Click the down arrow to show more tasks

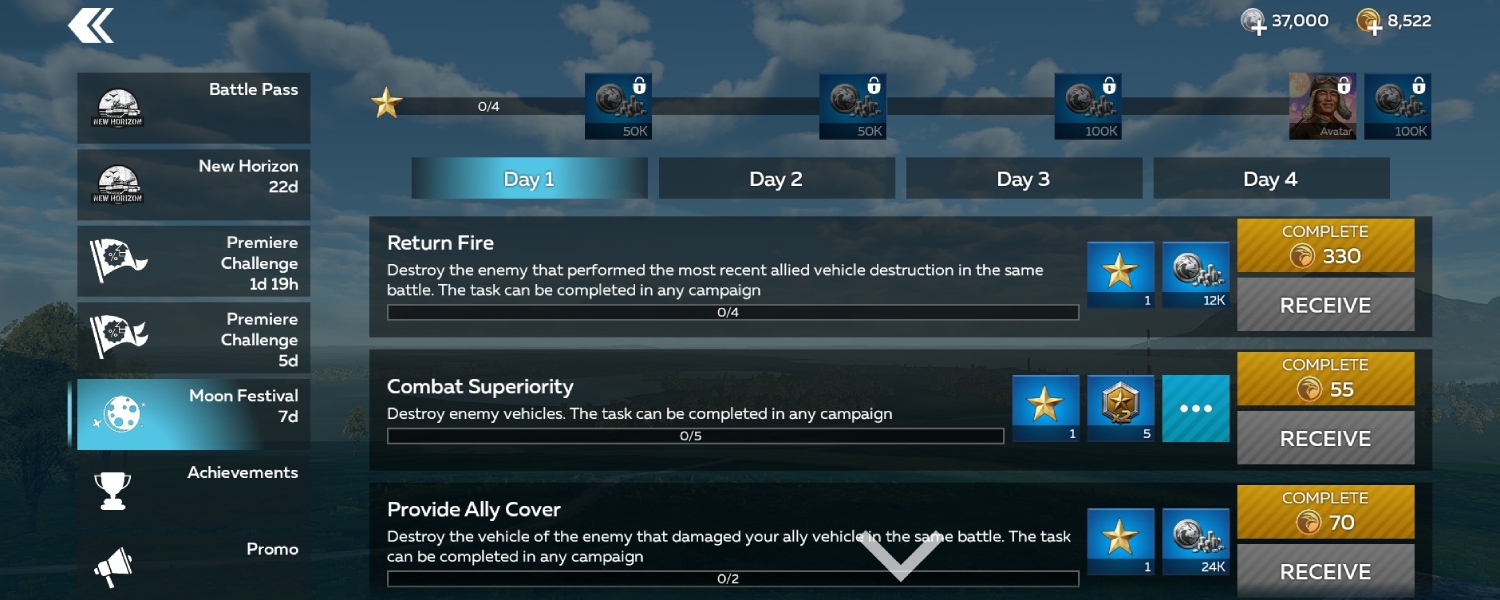pos(900,556)
